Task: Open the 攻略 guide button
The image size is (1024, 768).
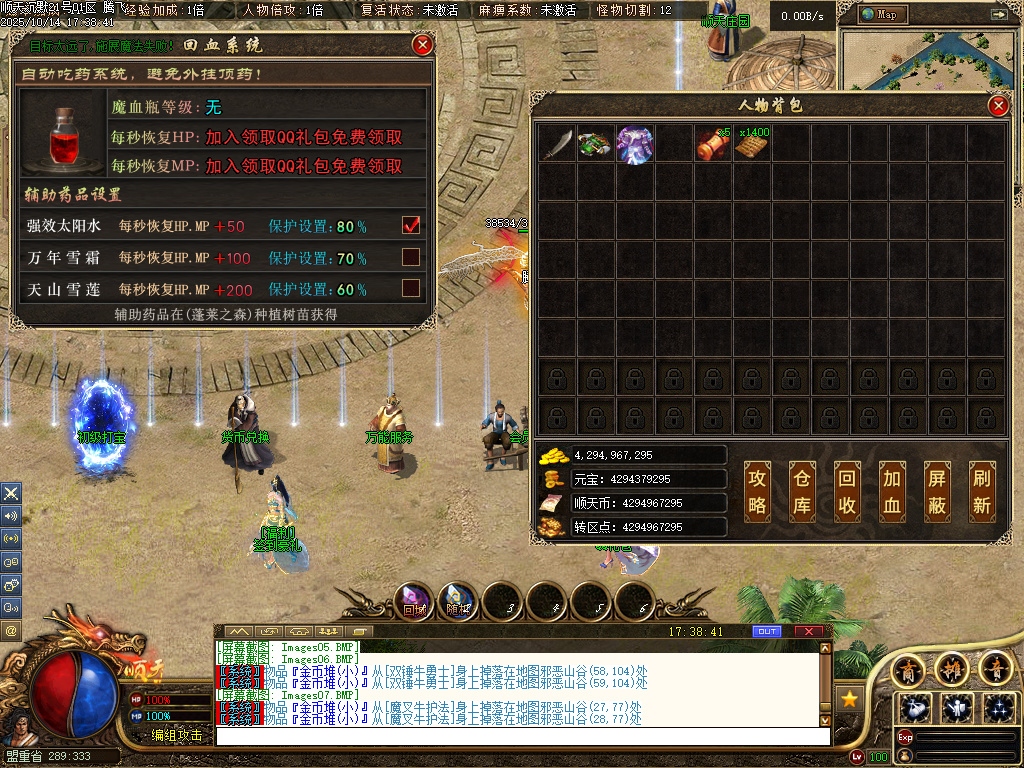Action: [x=758, y=492]
